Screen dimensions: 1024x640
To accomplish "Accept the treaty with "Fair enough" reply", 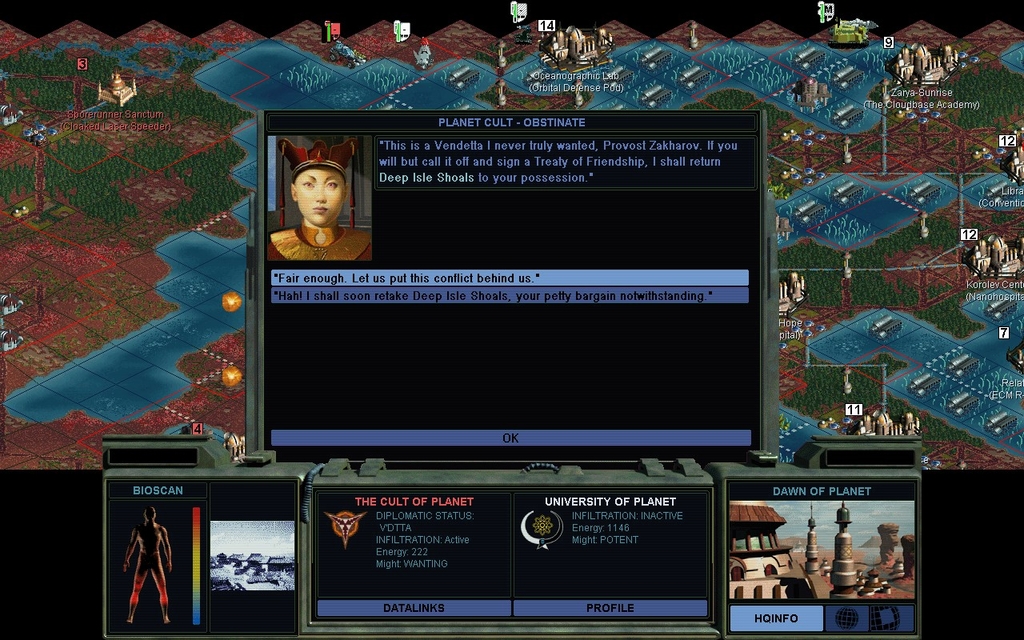I will click(509, 277).
